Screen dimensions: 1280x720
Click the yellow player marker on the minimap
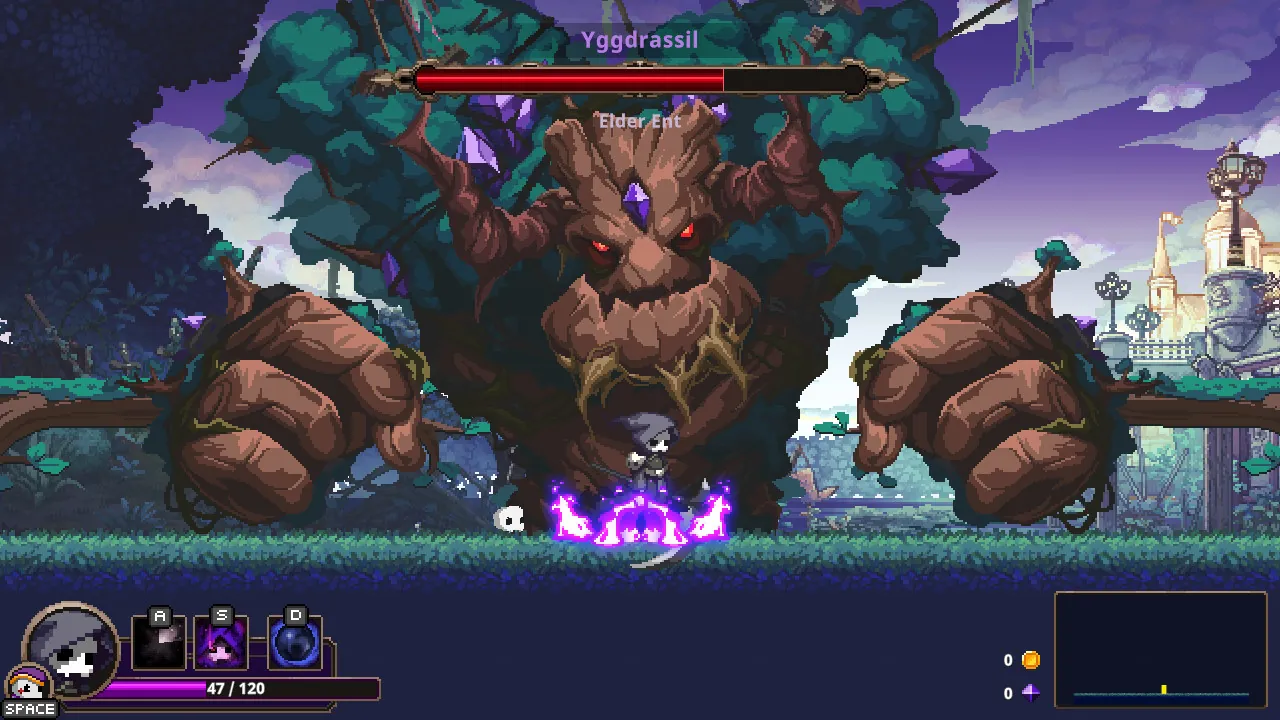(1162, 686)
